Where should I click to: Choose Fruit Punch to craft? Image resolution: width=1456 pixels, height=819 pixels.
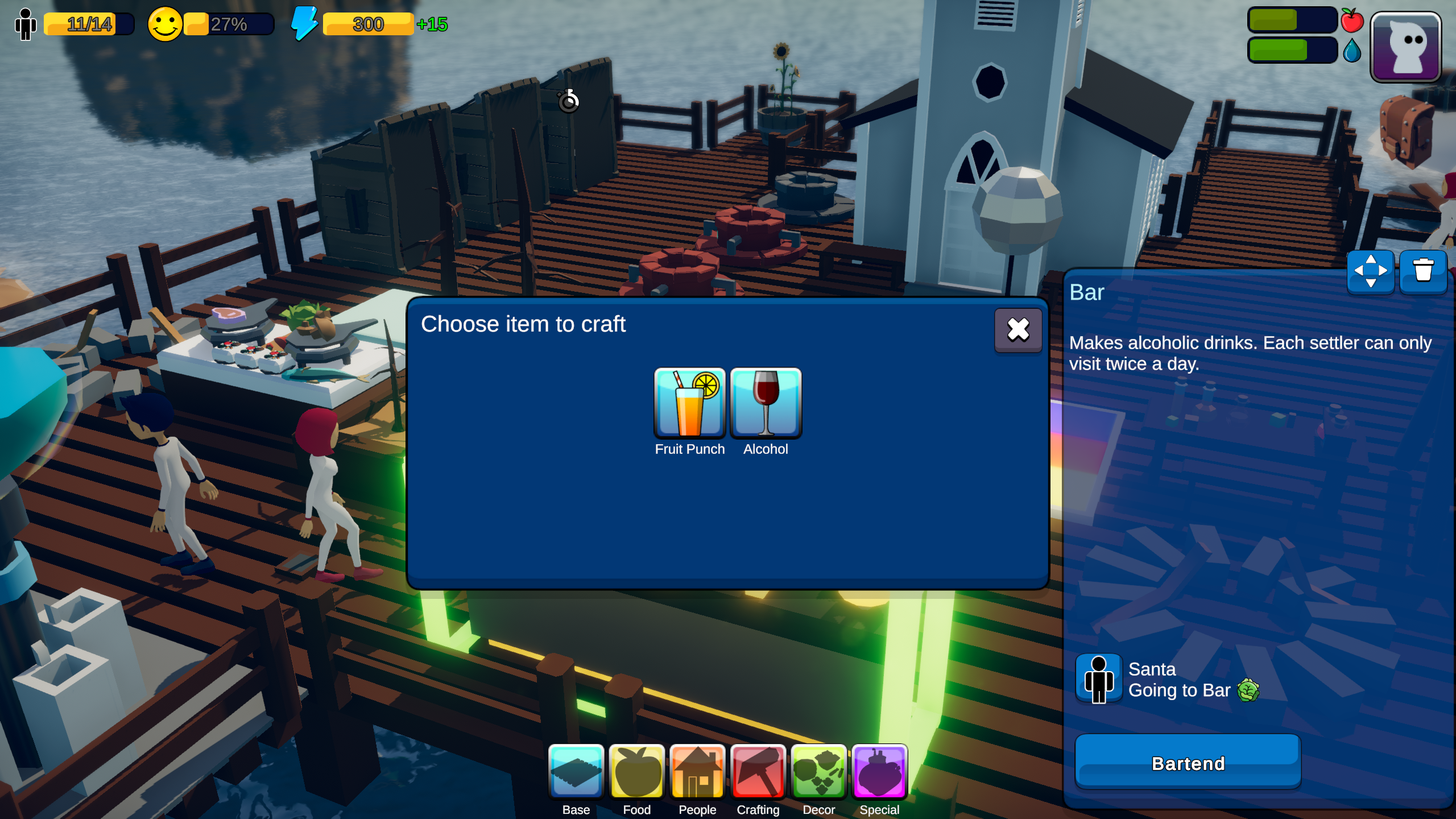689,403
